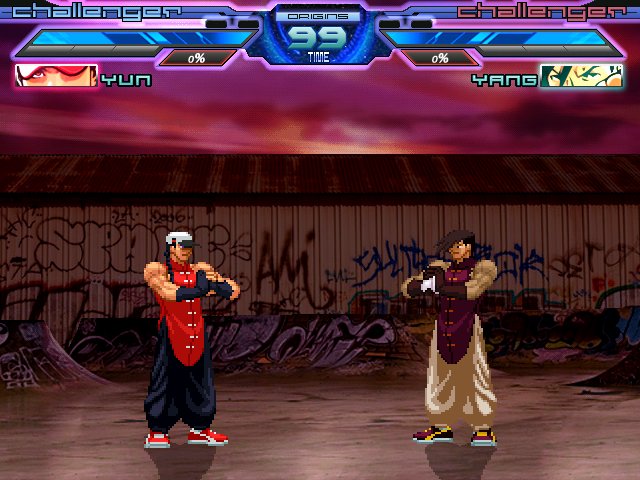Select Yang's character portrait

(x=580, y=77)
